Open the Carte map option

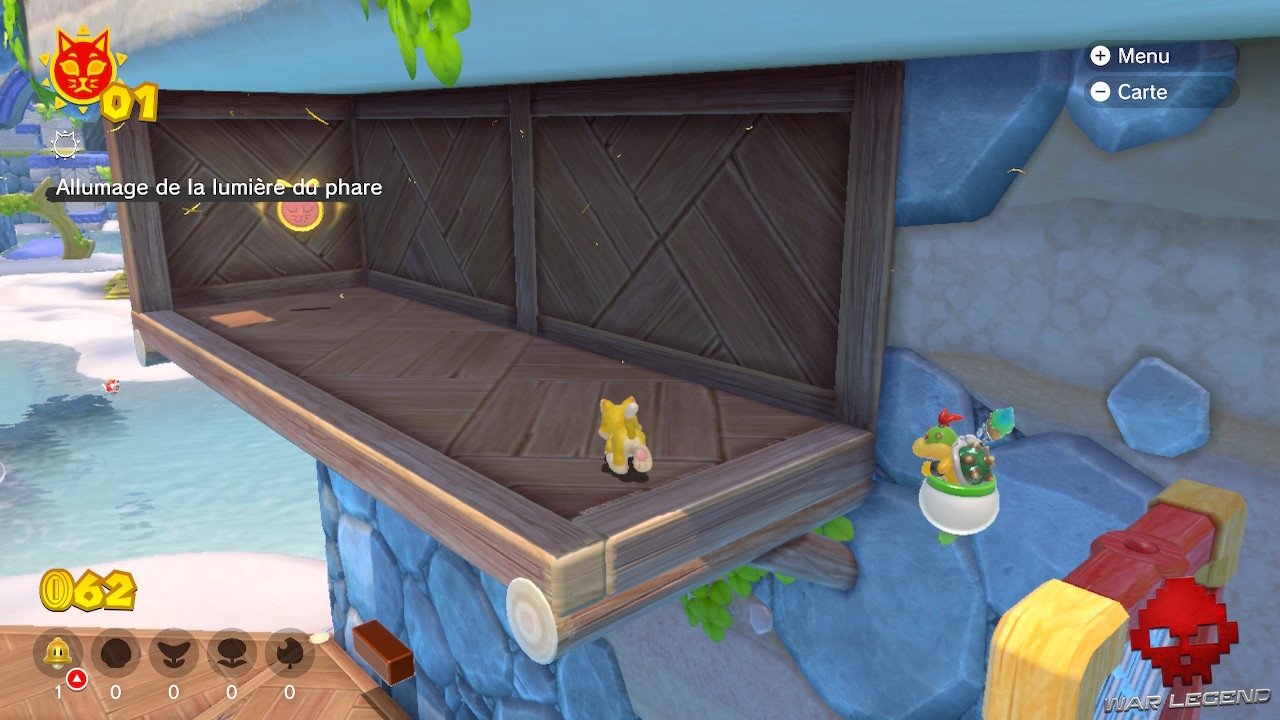click(1141, 92)
